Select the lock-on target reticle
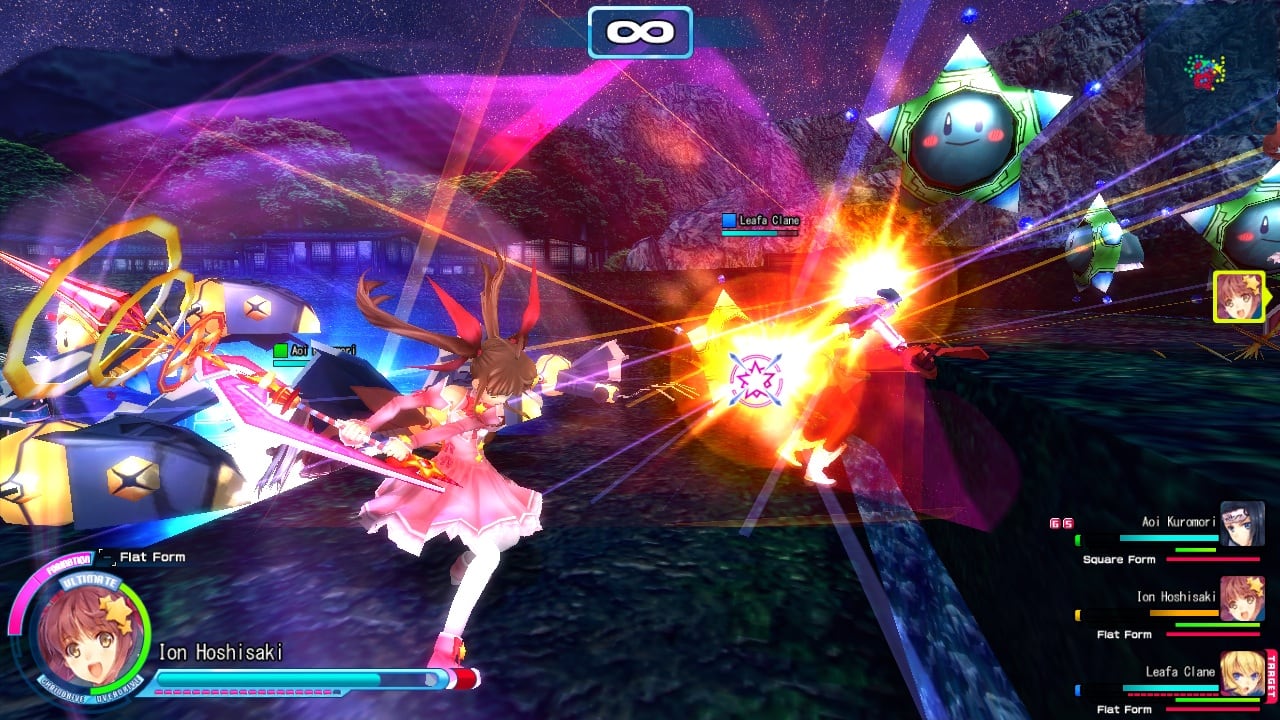1280x720 pixels. pyautogui.click(x=755, y=380)
